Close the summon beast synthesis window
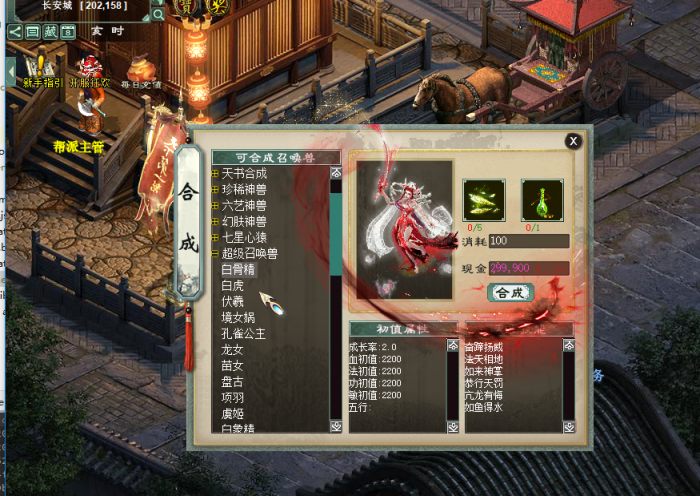The image size is (700, 496). coord(573,141)
